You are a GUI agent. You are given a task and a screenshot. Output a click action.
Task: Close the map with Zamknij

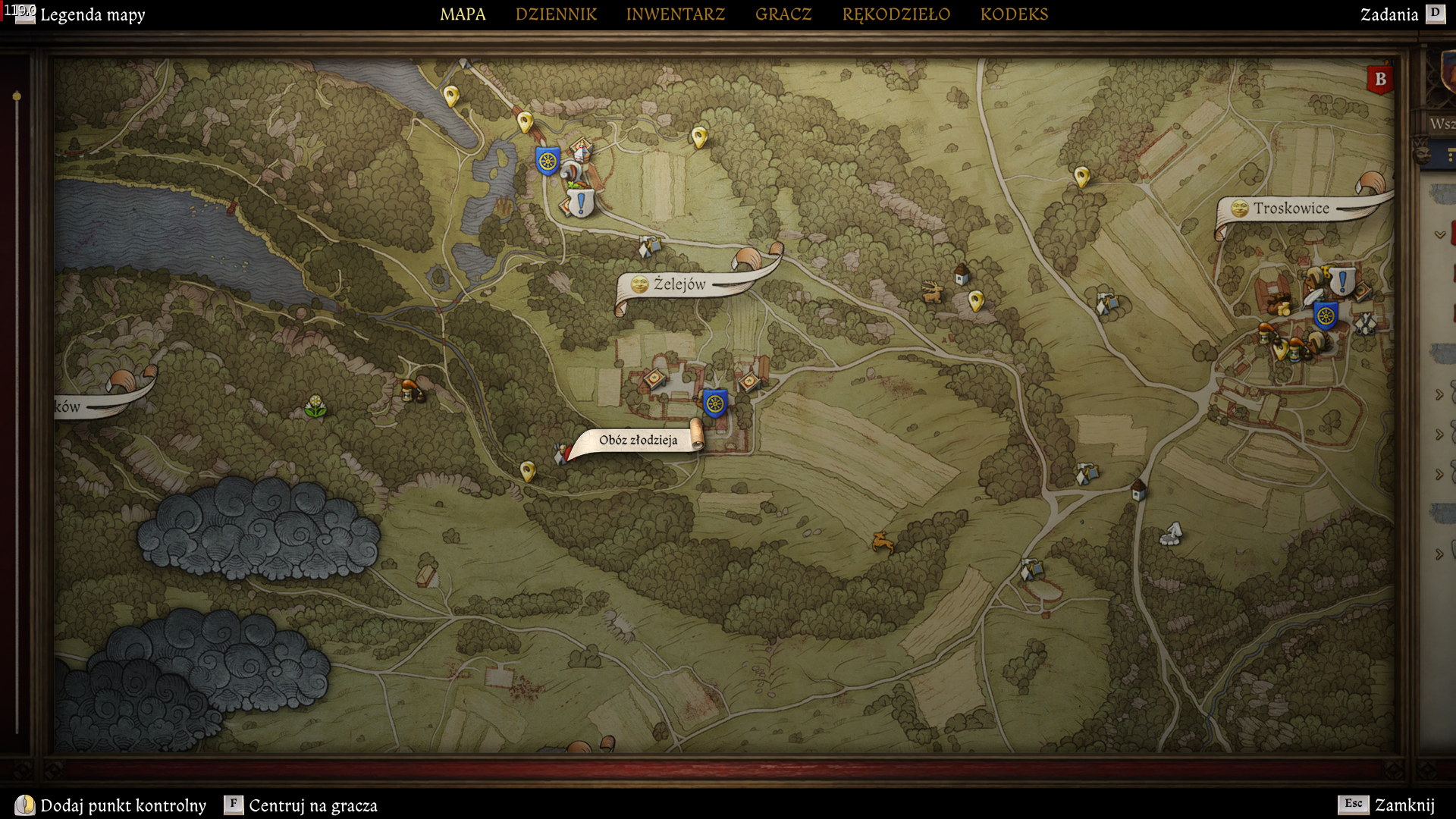click(x=1404, y=805)
